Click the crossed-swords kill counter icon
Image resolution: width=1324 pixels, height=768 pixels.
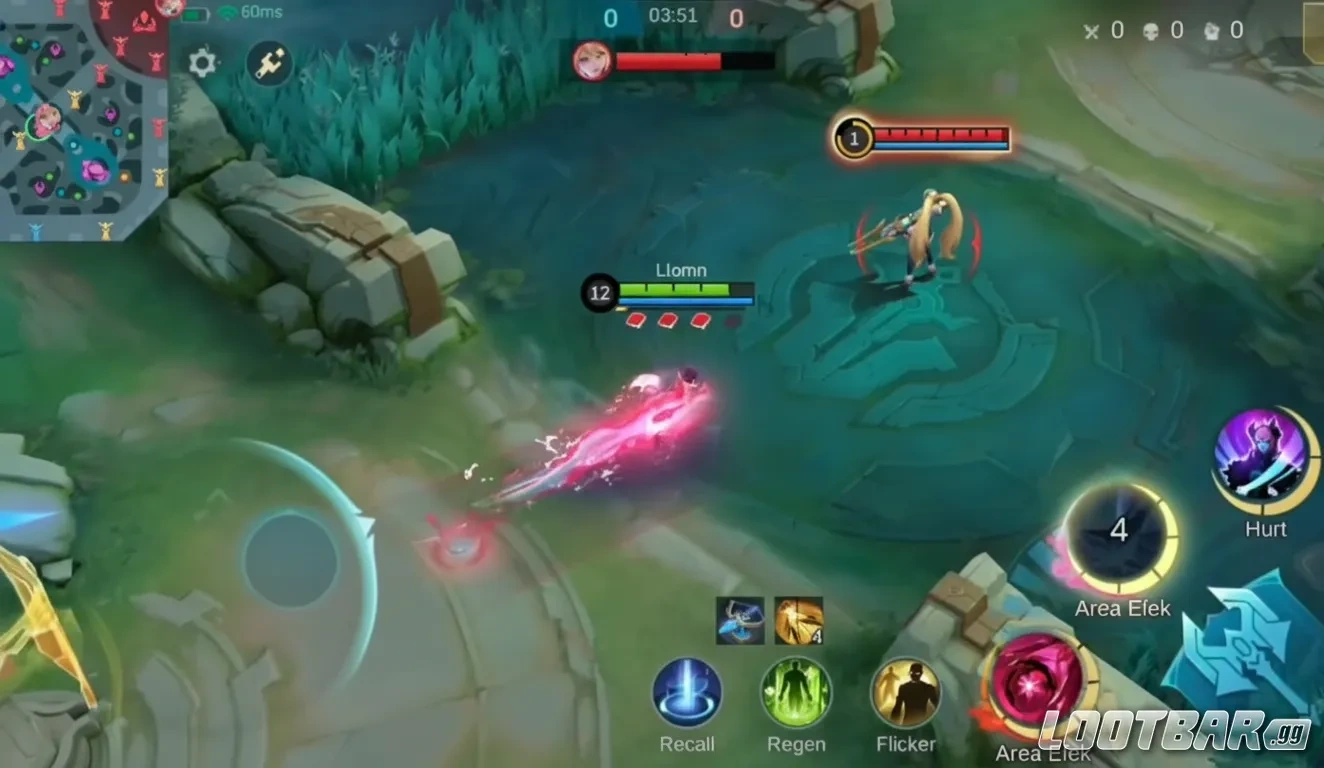pyautogui.click(x=1091, y=30)
